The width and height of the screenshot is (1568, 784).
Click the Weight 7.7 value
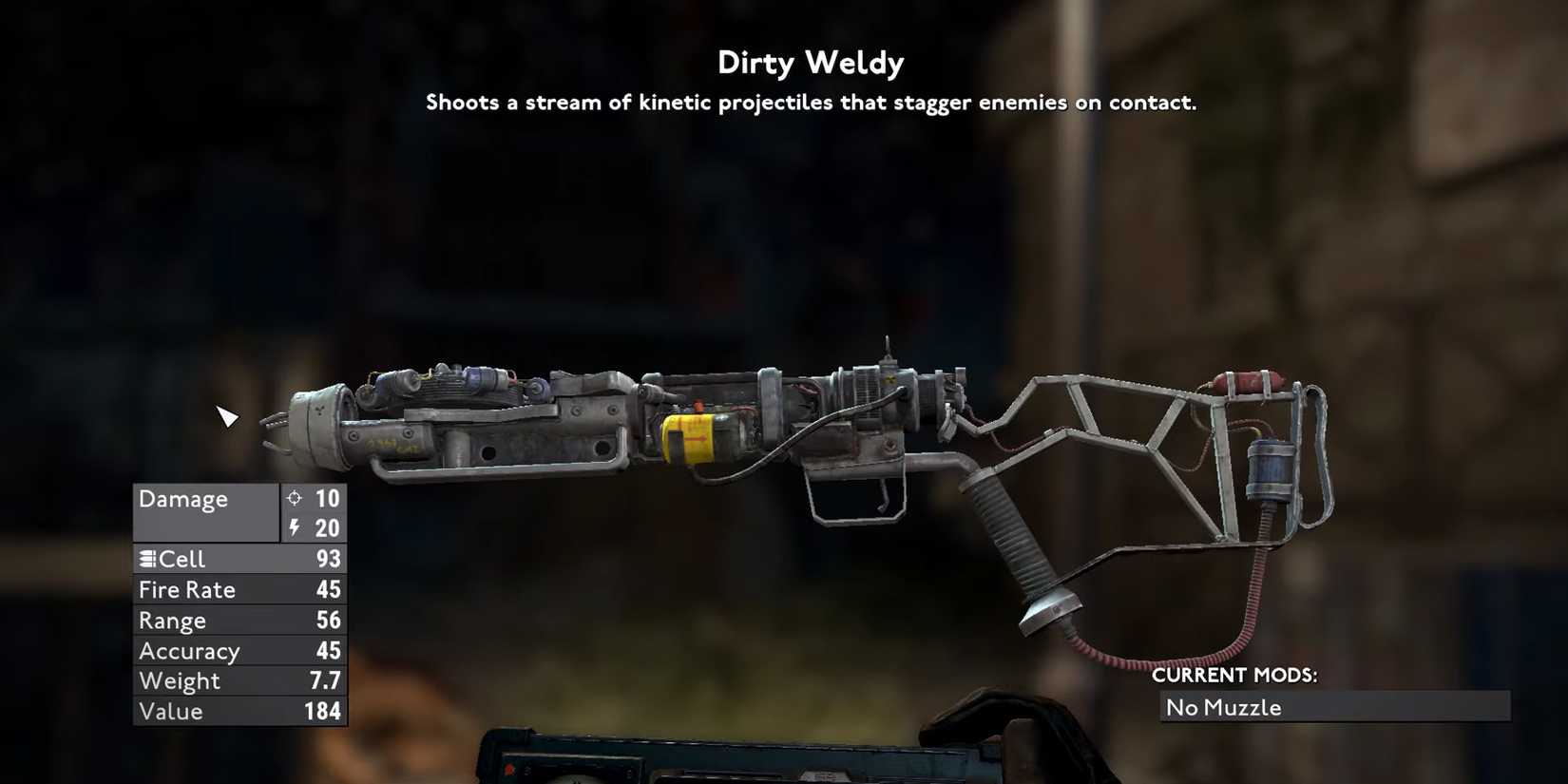tap(323, 680)
